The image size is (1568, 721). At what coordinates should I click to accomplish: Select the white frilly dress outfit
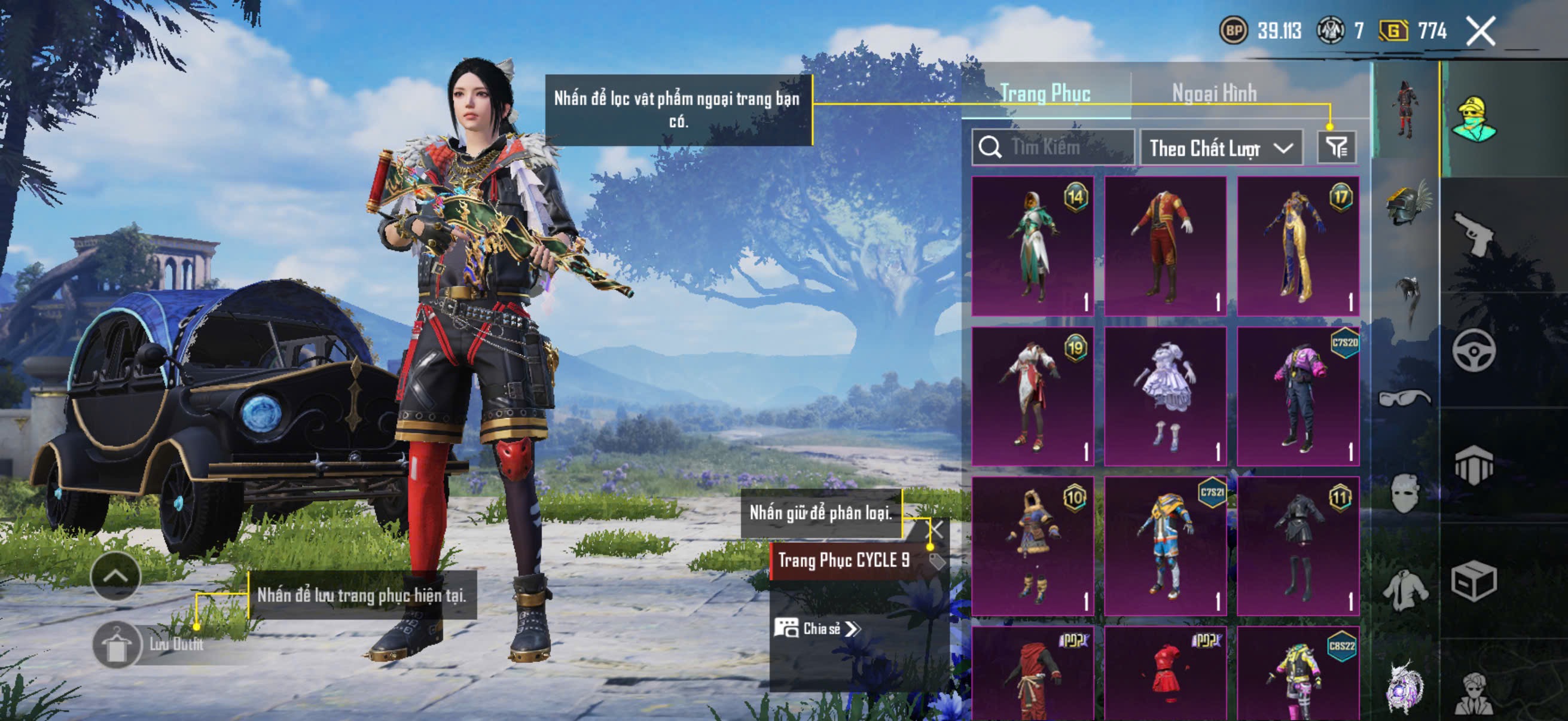tap(1165, 396)
